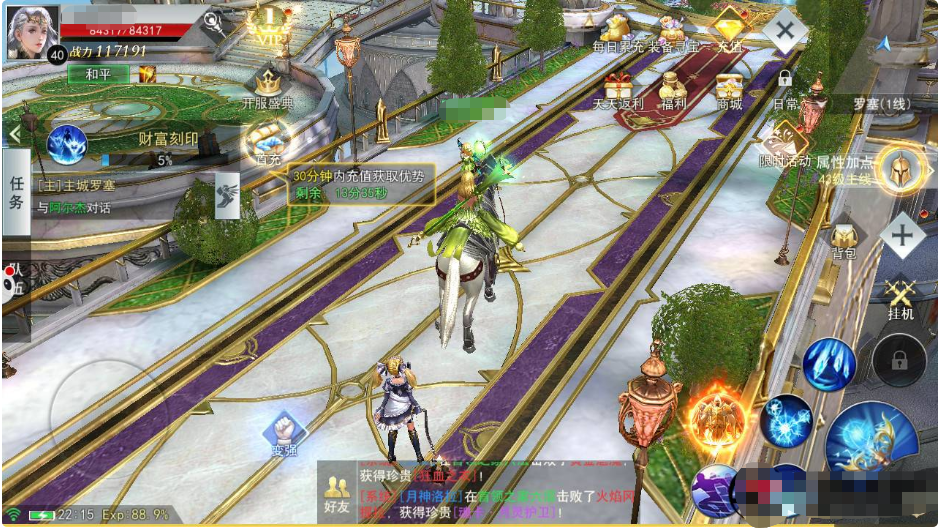Screen dimensions: 939x529
Task: Open the 背包 backpack
Action: pos(843,240)
